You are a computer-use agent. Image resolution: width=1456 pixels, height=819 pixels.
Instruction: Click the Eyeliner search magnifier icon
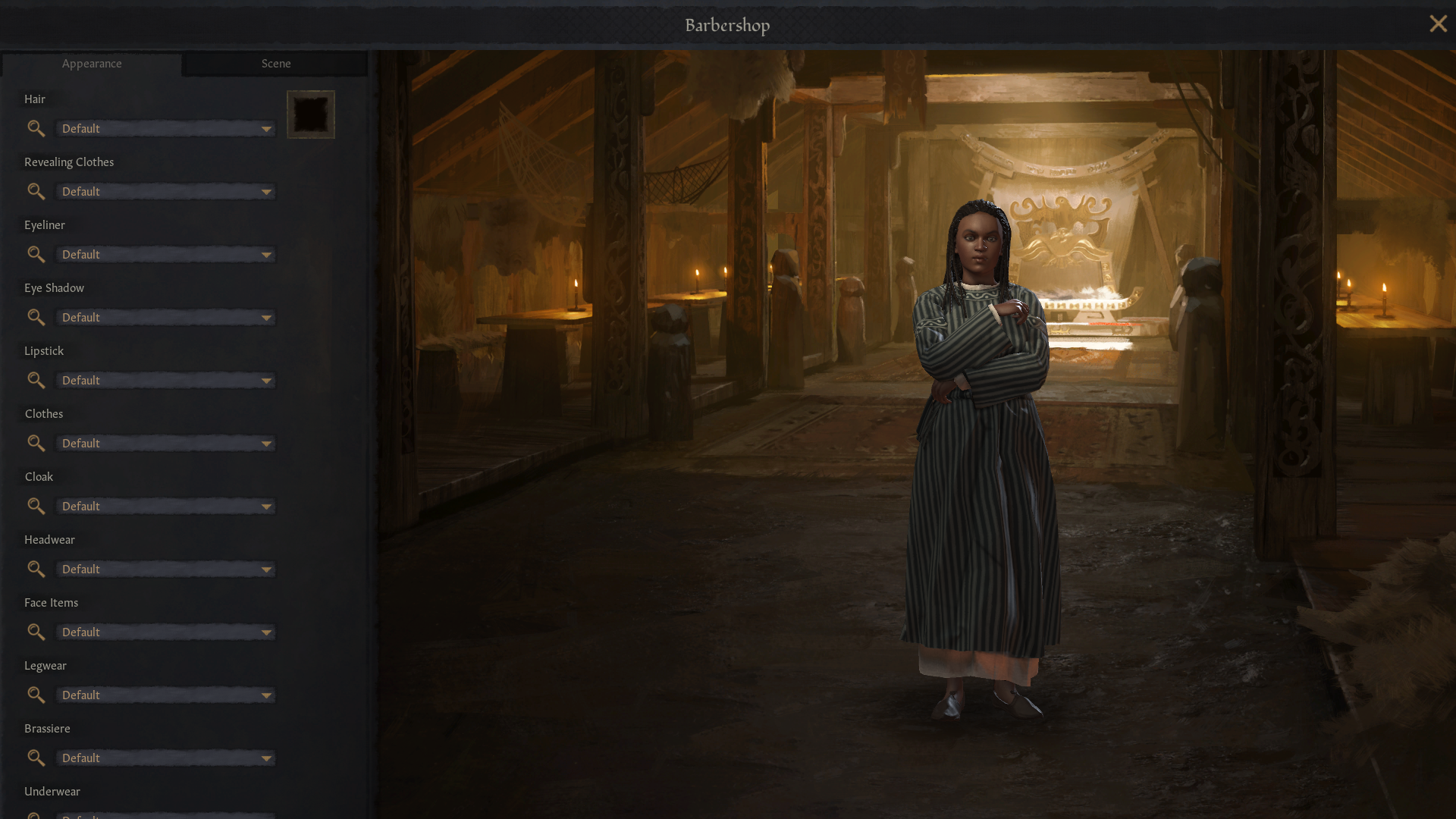click(36, 254)
